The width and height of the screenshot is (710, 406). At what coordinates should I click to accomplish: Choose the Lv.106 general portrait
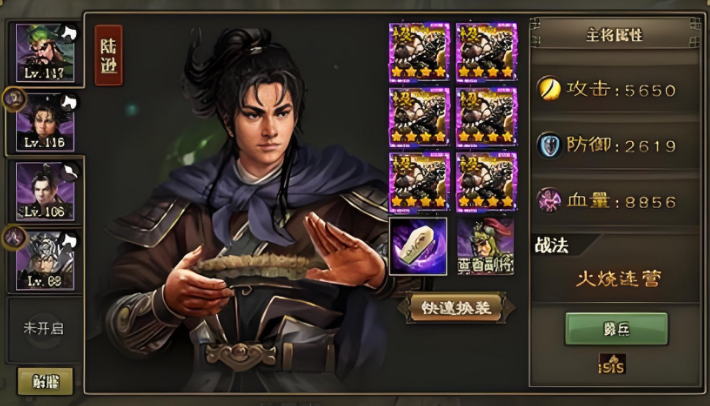point(44,189)
